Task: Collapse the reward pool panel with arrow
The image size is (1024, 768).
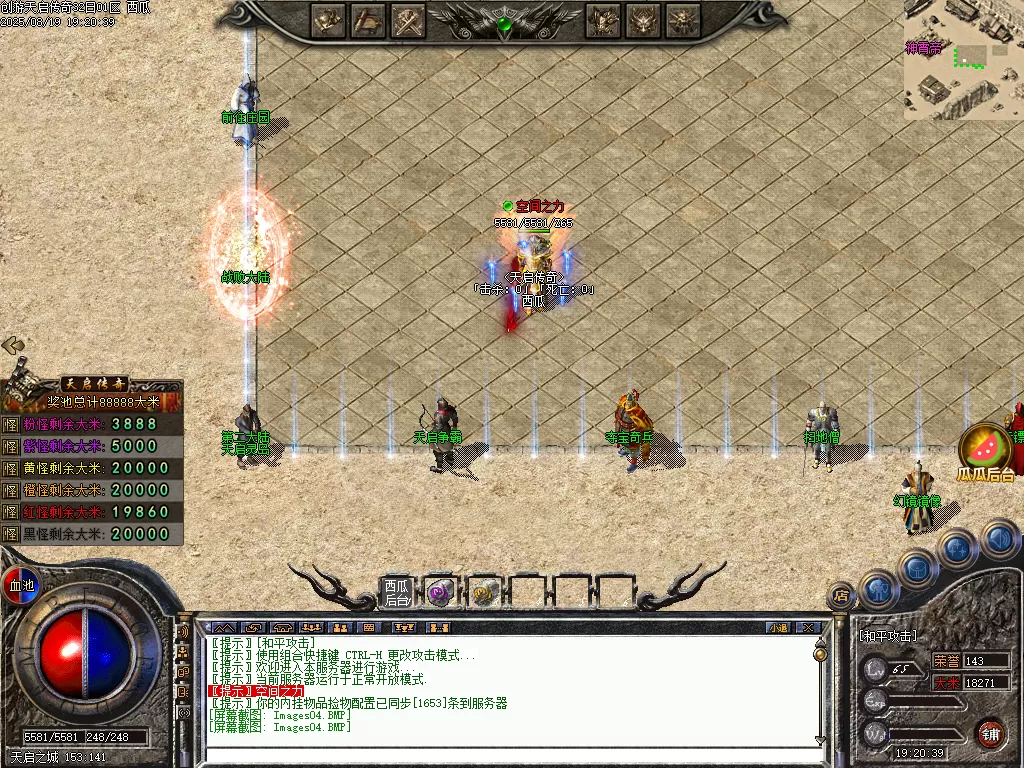Action: [x=13, y=346]
